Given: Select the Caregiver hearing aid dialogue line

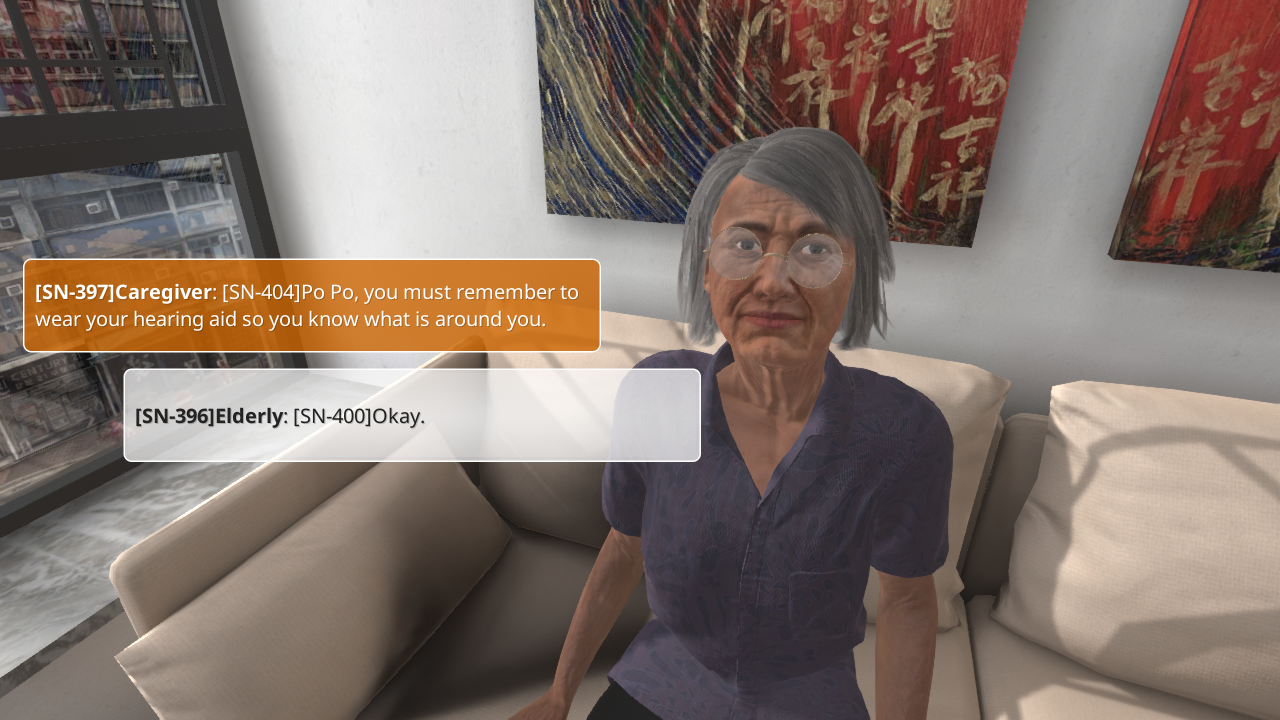Looking at the screenshot, I should [311, 305].
